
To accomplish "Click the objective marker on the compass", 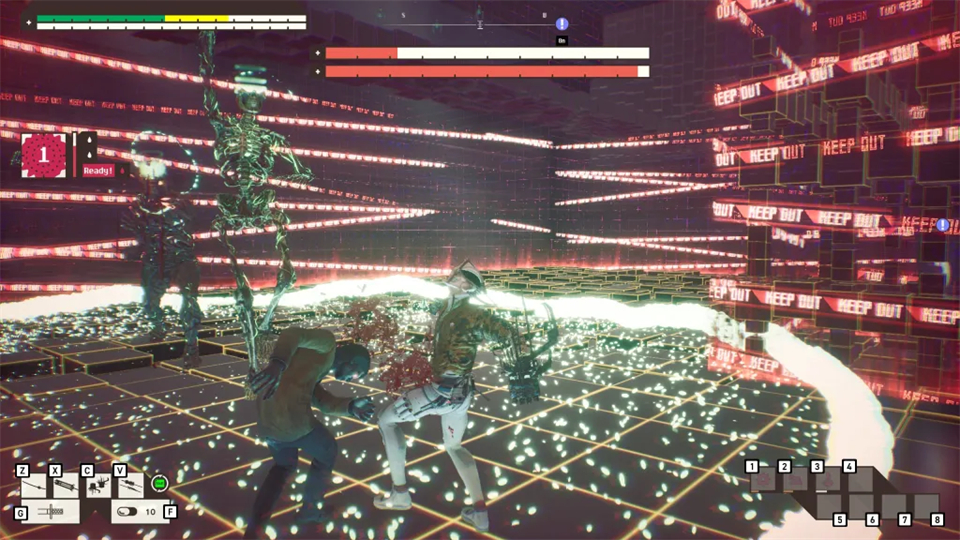I will (562, 23).
